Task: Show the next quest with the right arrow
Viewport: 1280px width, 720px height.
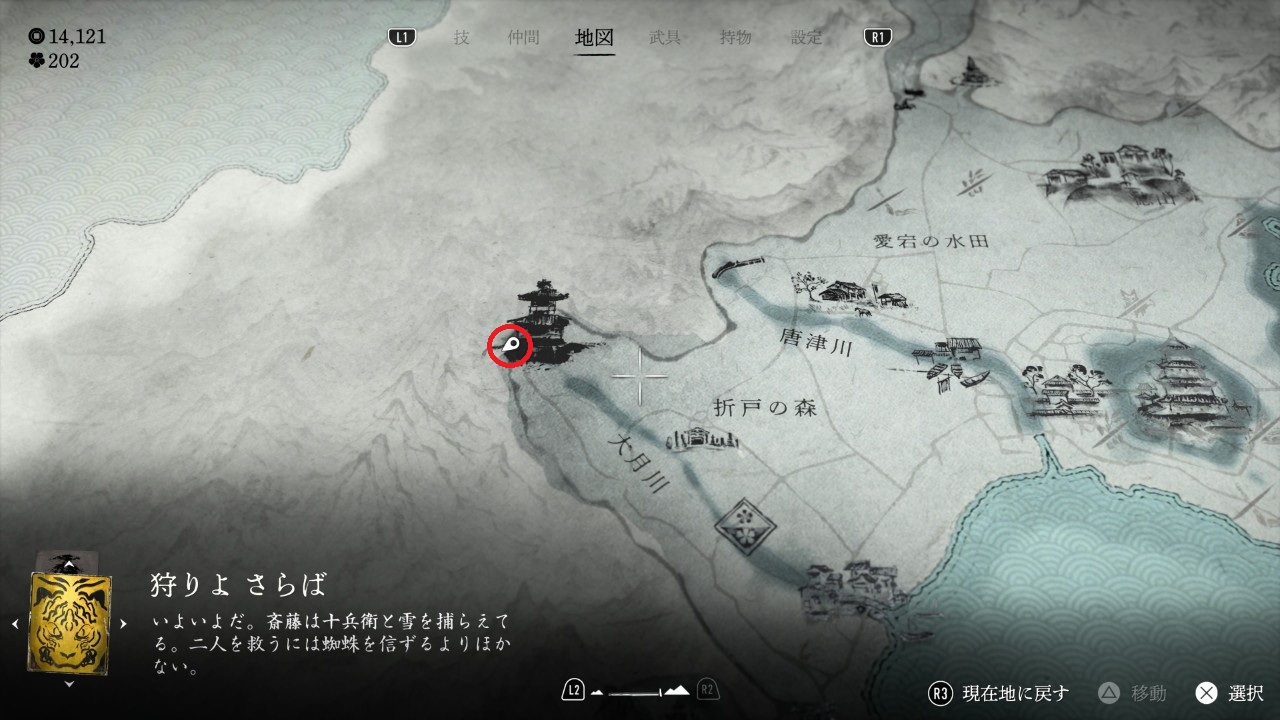Action: [x=124, y=624]
